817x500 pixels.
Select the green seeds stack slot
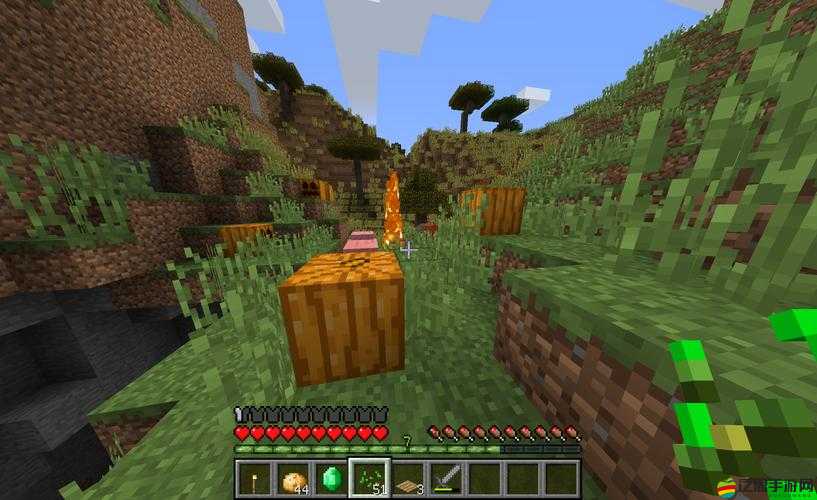tap(368, 477)
